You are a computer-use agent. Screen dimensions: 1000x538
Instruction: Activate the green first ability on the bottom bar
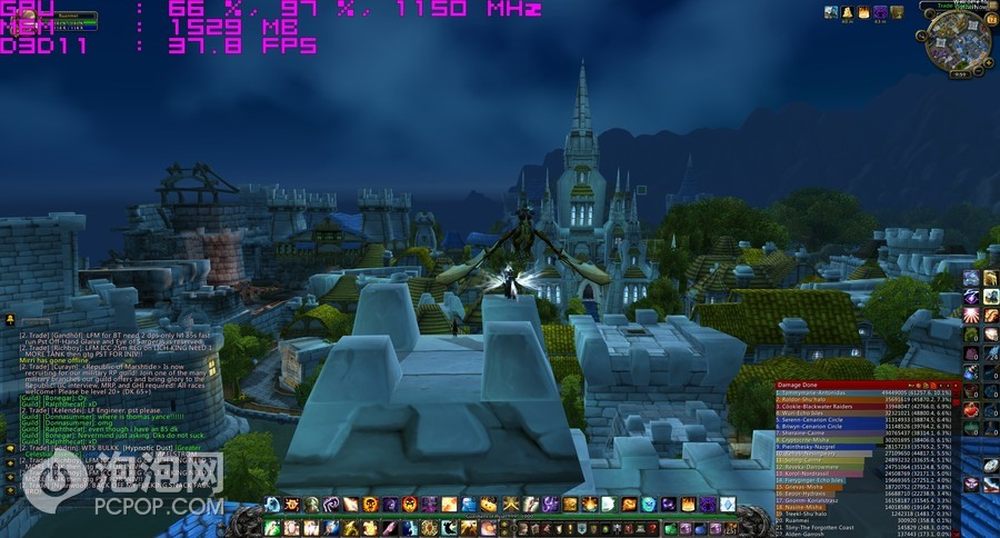pos(273,527)
